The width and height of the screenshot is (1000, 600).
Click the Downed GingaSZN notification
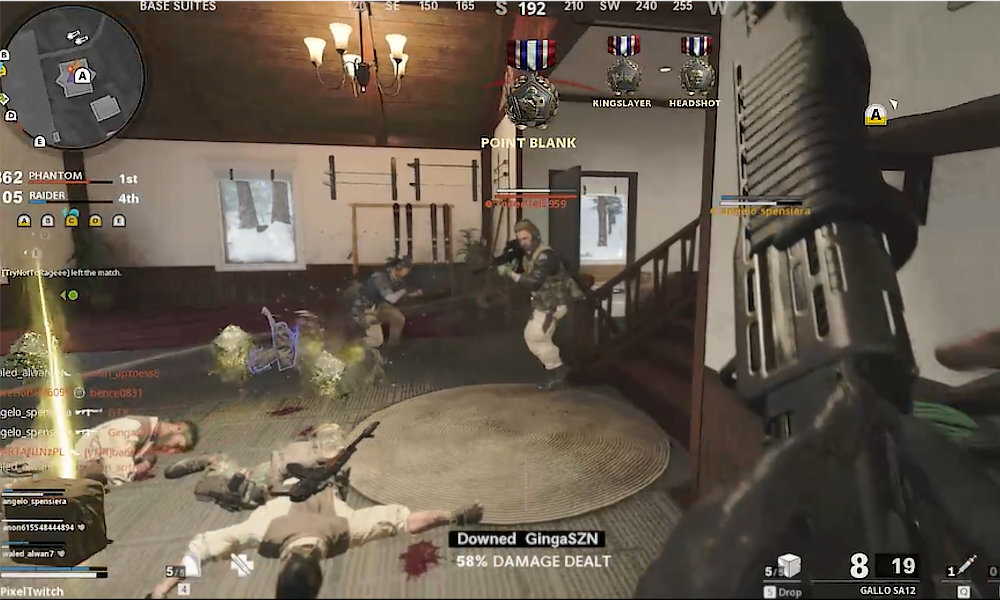pyautogui.click(x=526, y=539)
